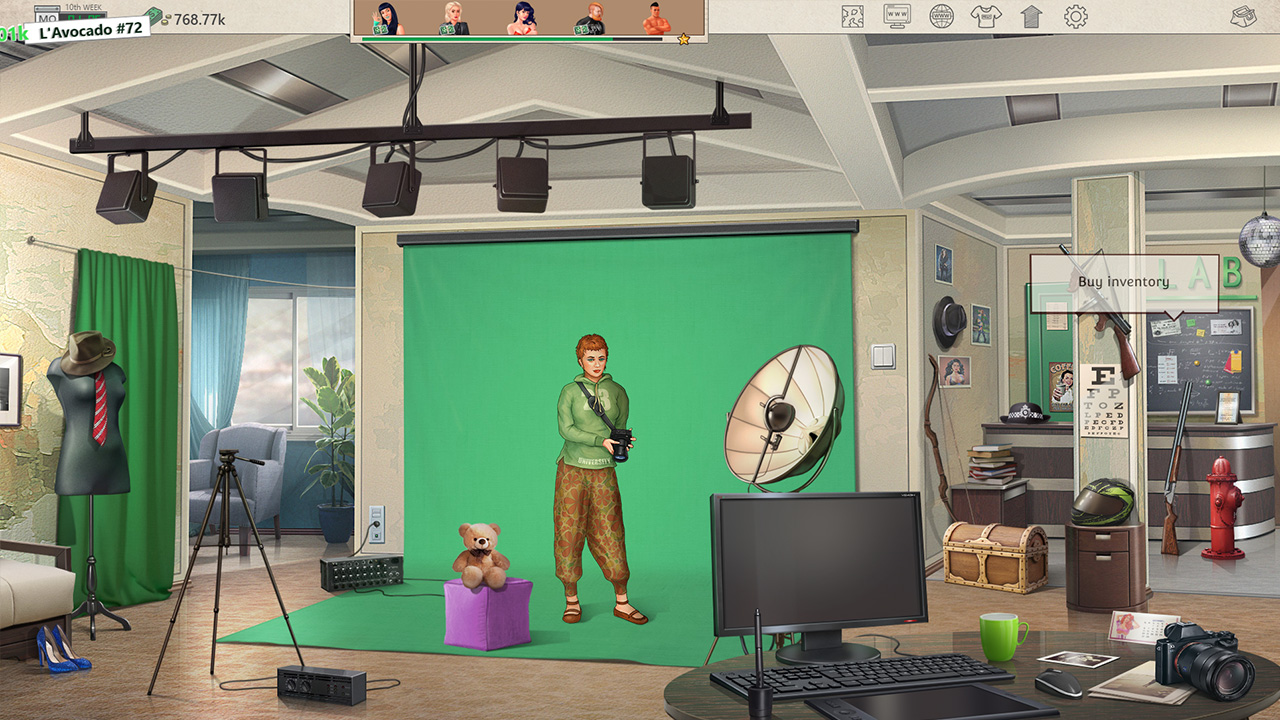Image resolution: width=1280 pixels, height=720 pixels.
Task: Open the city map icon
Action: point(852,15)
